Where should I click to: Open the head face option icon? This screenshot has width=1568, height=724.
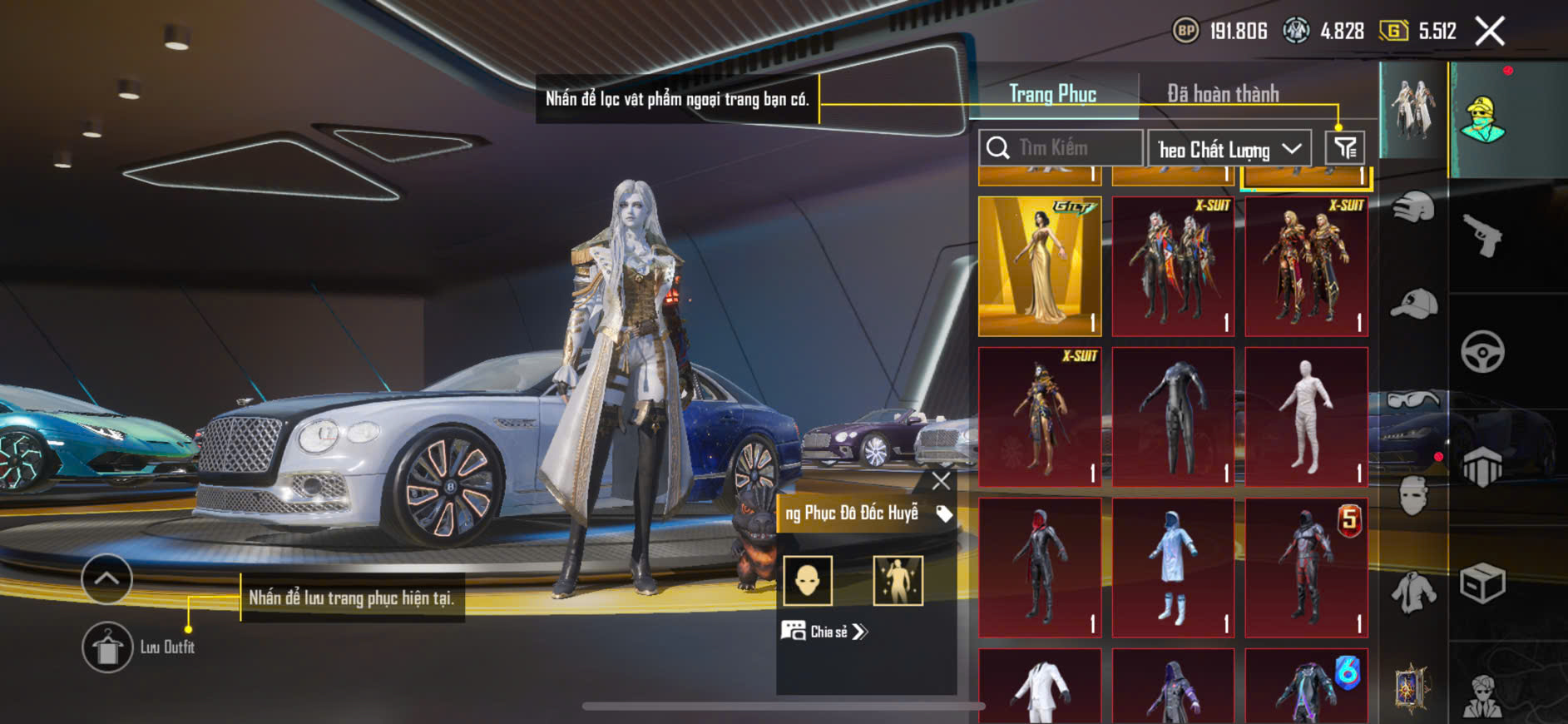pos(808,580)
